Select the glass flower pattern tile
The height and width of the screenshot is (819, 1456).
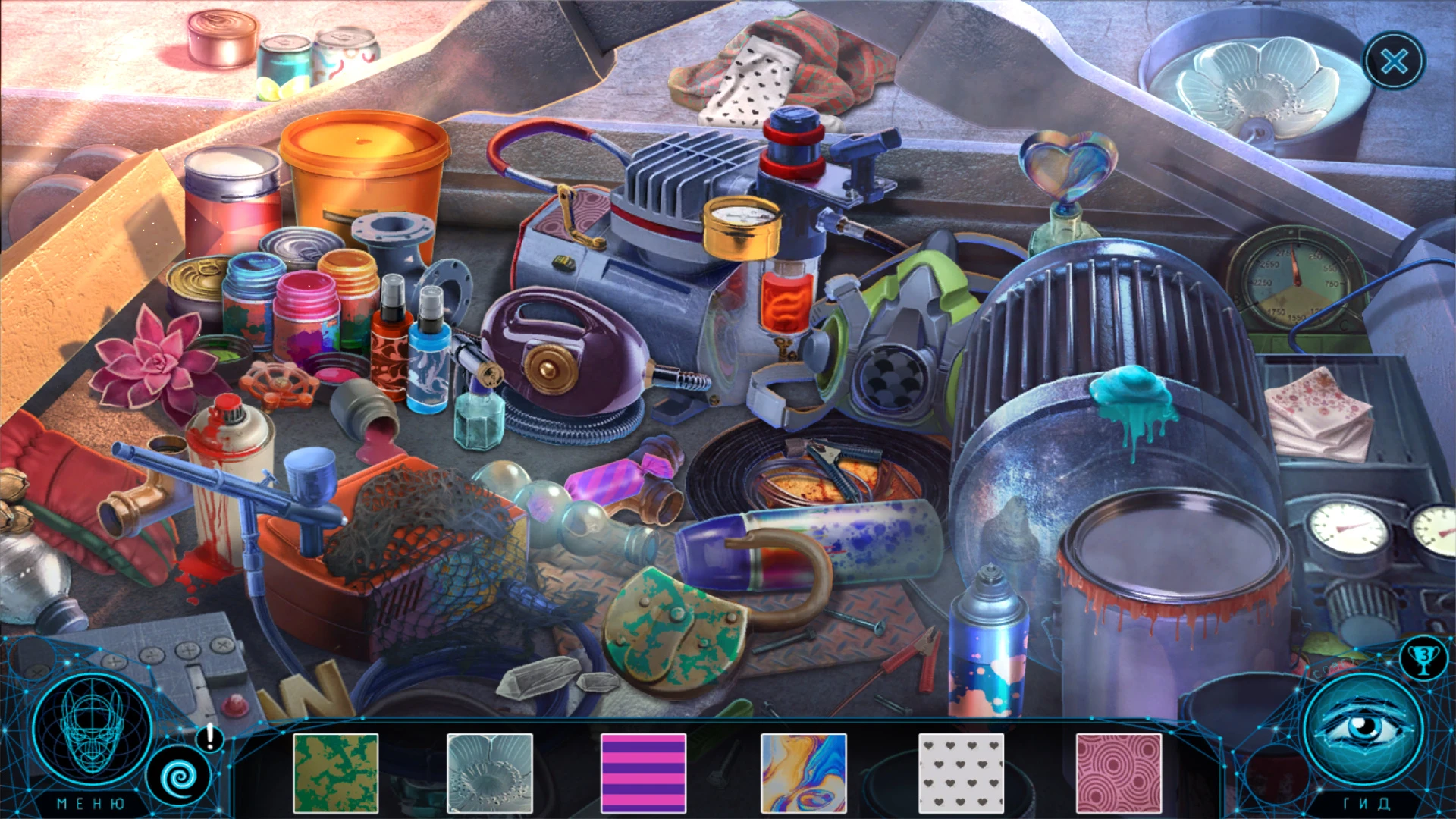tap(490, 773)
